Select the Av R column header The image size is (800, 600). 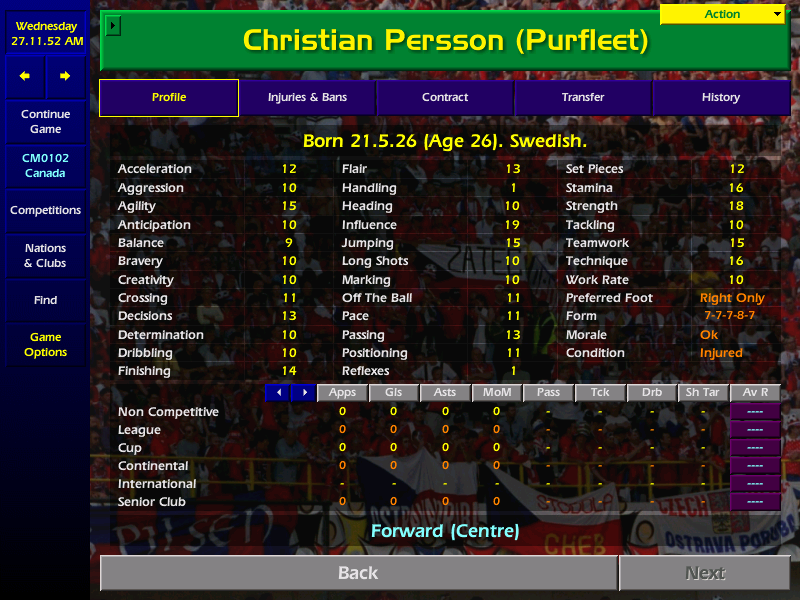[x=756, y=392]
